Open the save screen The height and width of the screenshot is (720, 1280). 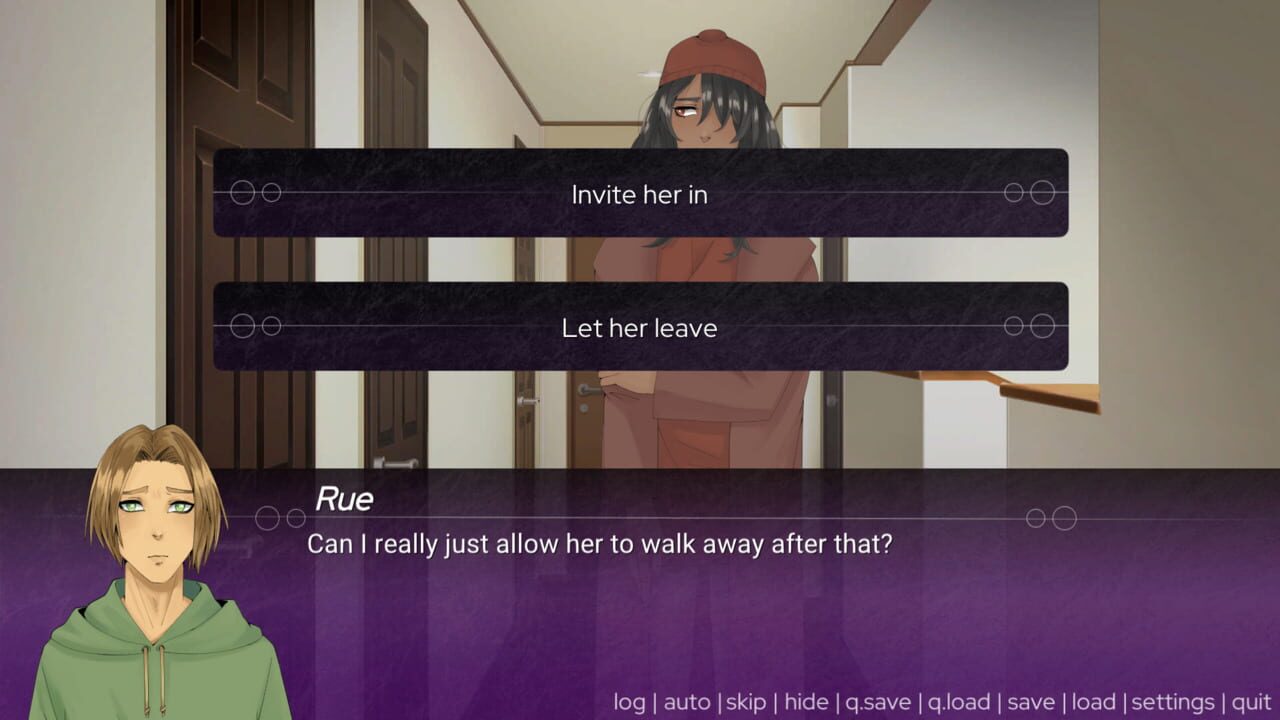coord(1031,702)
